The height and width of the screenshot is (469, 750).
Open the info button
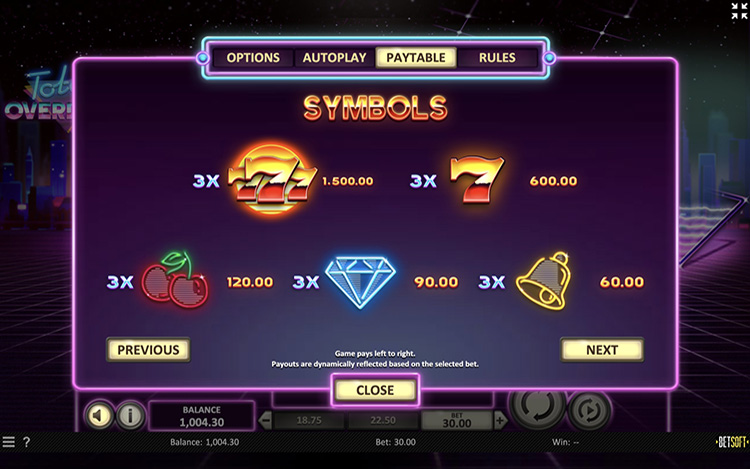130,415
